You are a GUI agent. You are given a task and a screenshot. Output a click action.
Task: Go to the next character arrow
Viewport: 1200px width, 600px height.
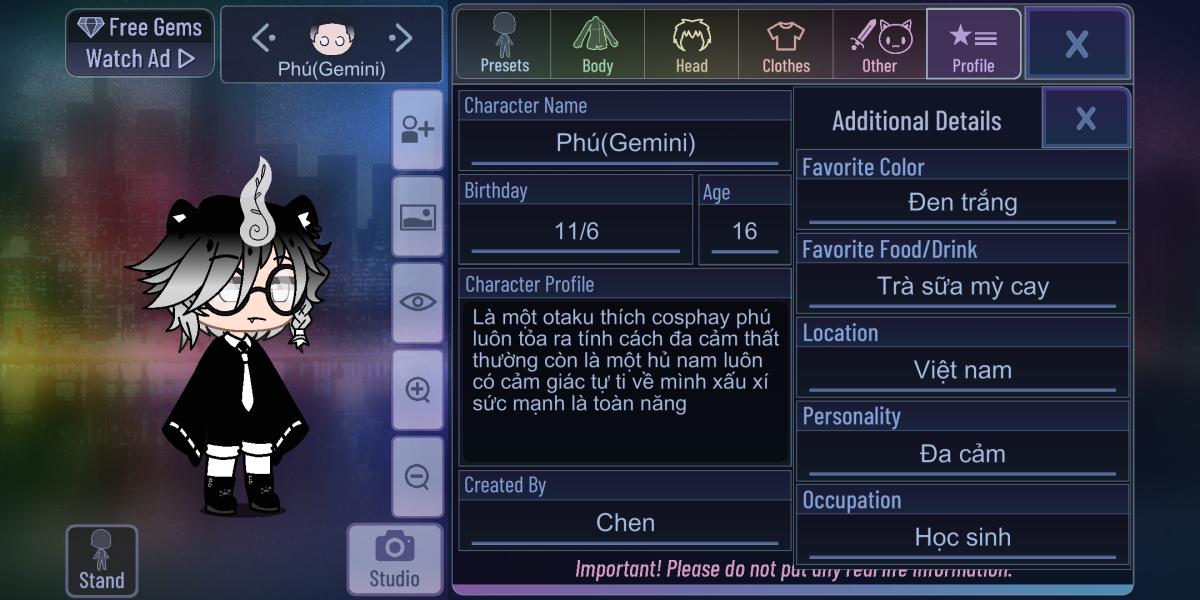(401, 39)
